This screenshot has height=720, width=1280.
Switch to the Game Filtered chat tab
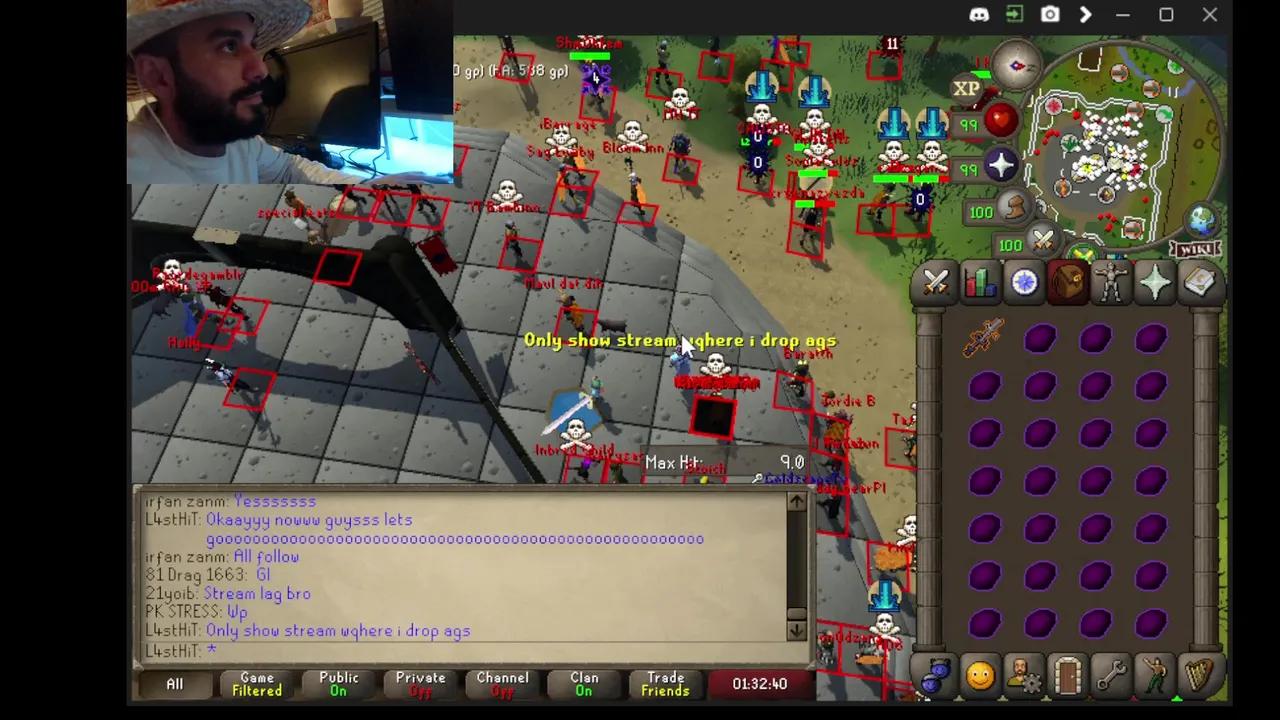256,684
